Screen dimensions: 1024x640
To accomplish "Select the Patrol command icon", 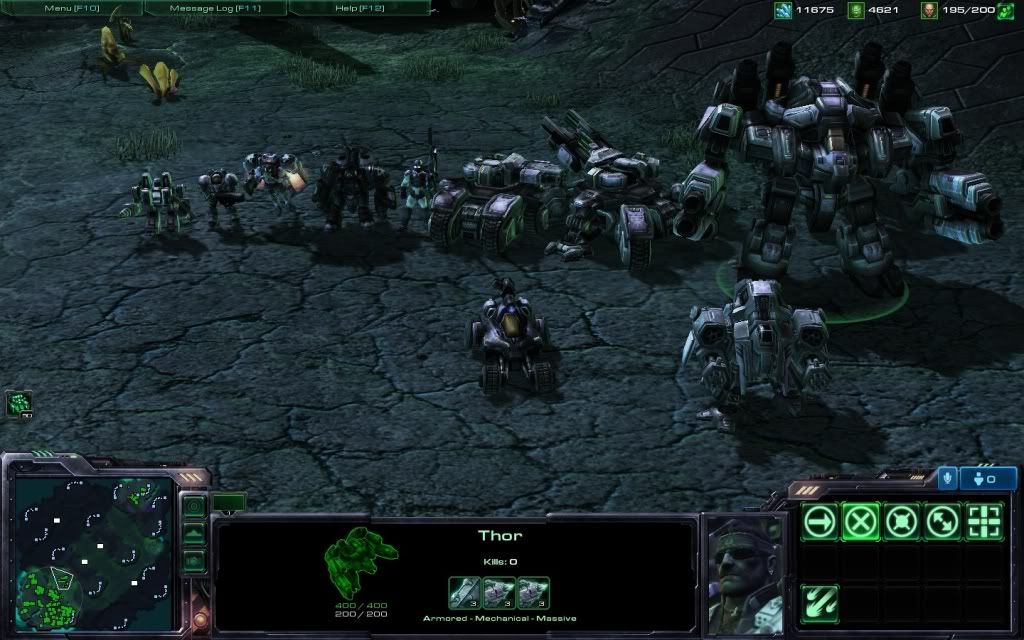I will click(x=942, y=522).
